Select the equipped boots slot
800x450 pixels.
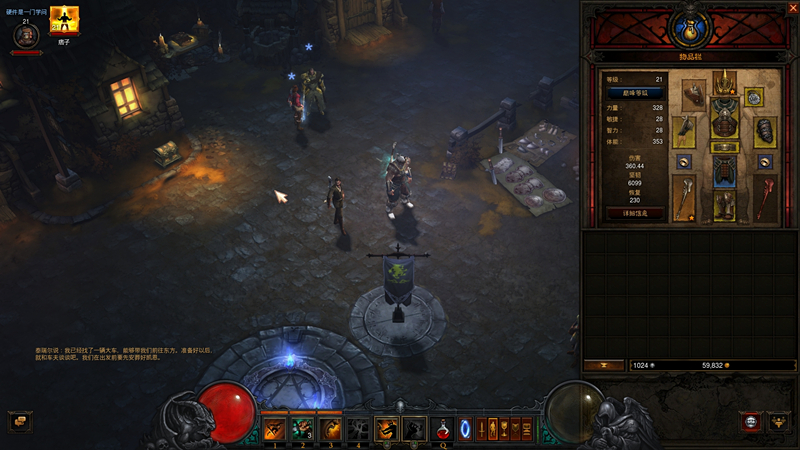click(724, 205)
